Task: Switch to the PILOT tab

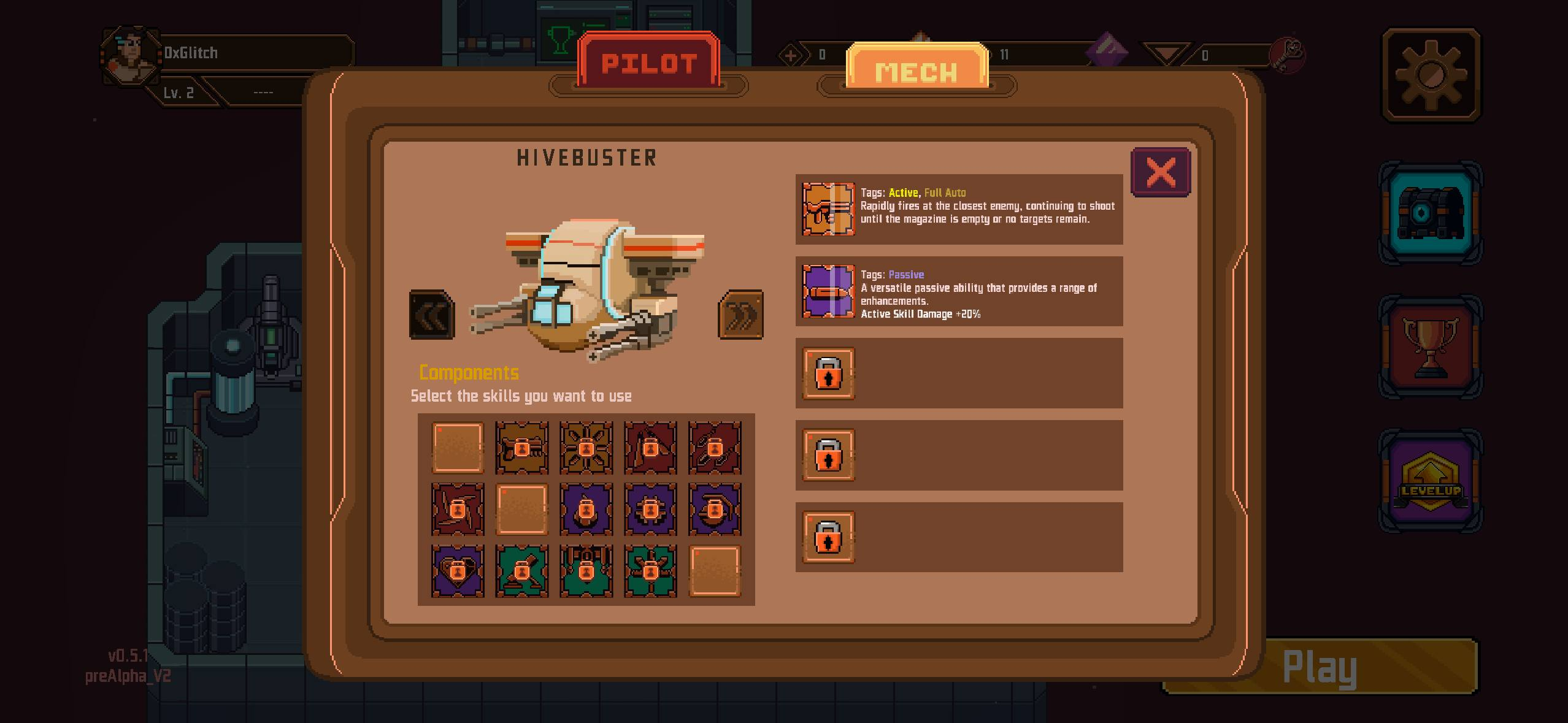Action: coord(648,63)
